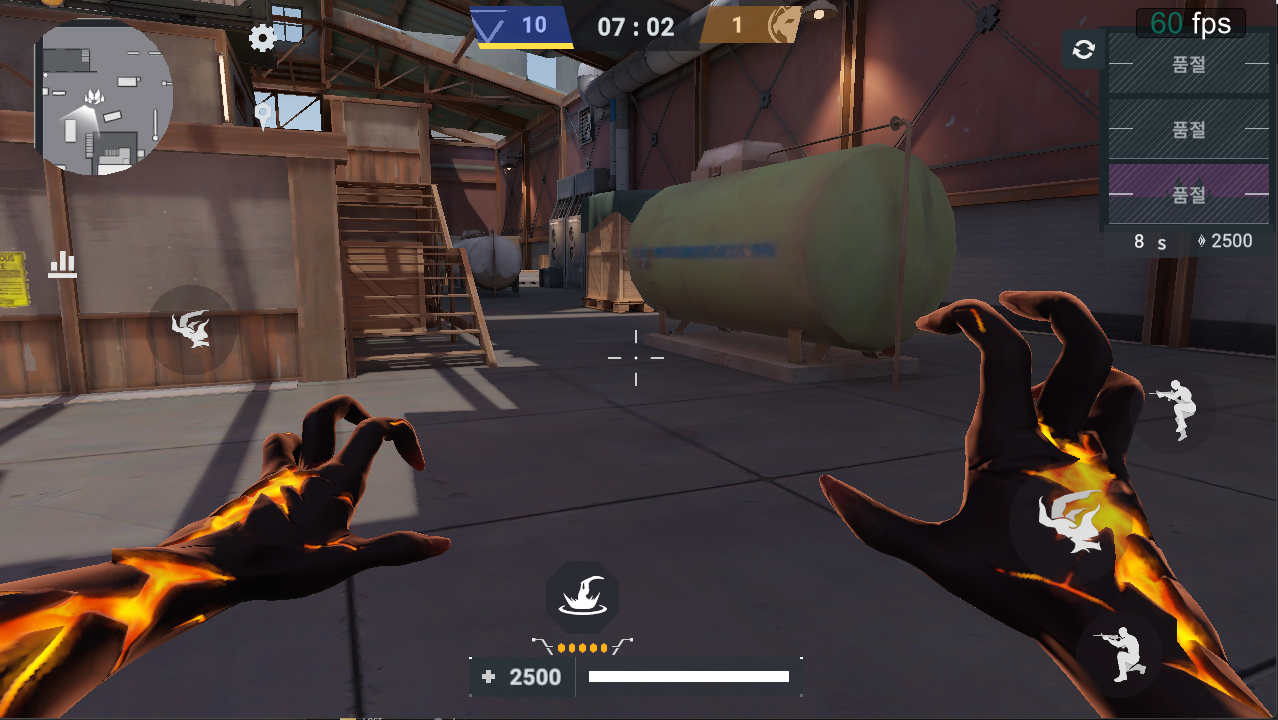This screenshot has width=1278, height=720.
Task: Select the purple sold-out shop slot
Action: (x=1188, y=194)
